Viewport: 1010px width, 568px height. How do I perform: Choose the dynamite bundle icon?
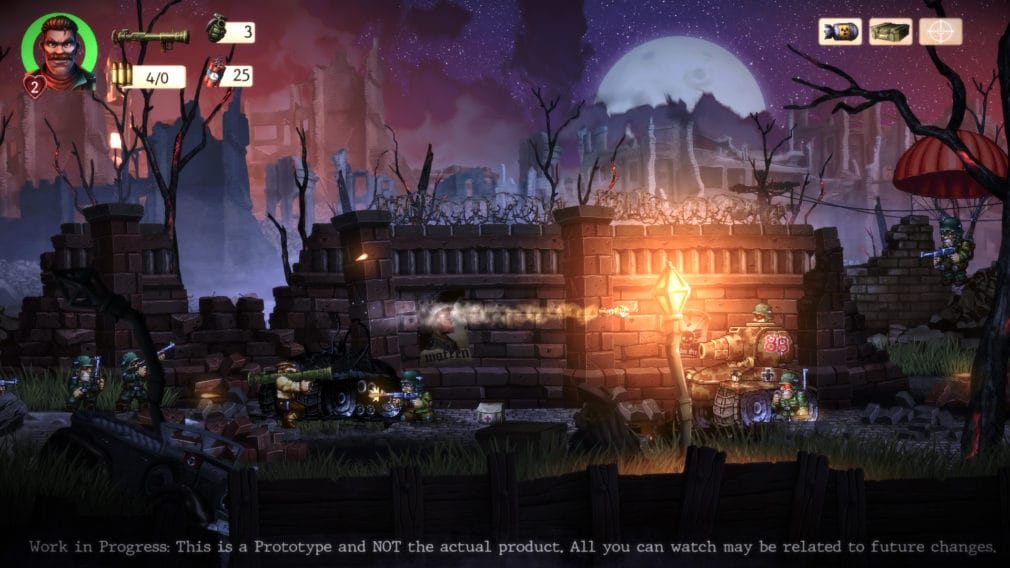pyautogui.click(x=216, y=74)
